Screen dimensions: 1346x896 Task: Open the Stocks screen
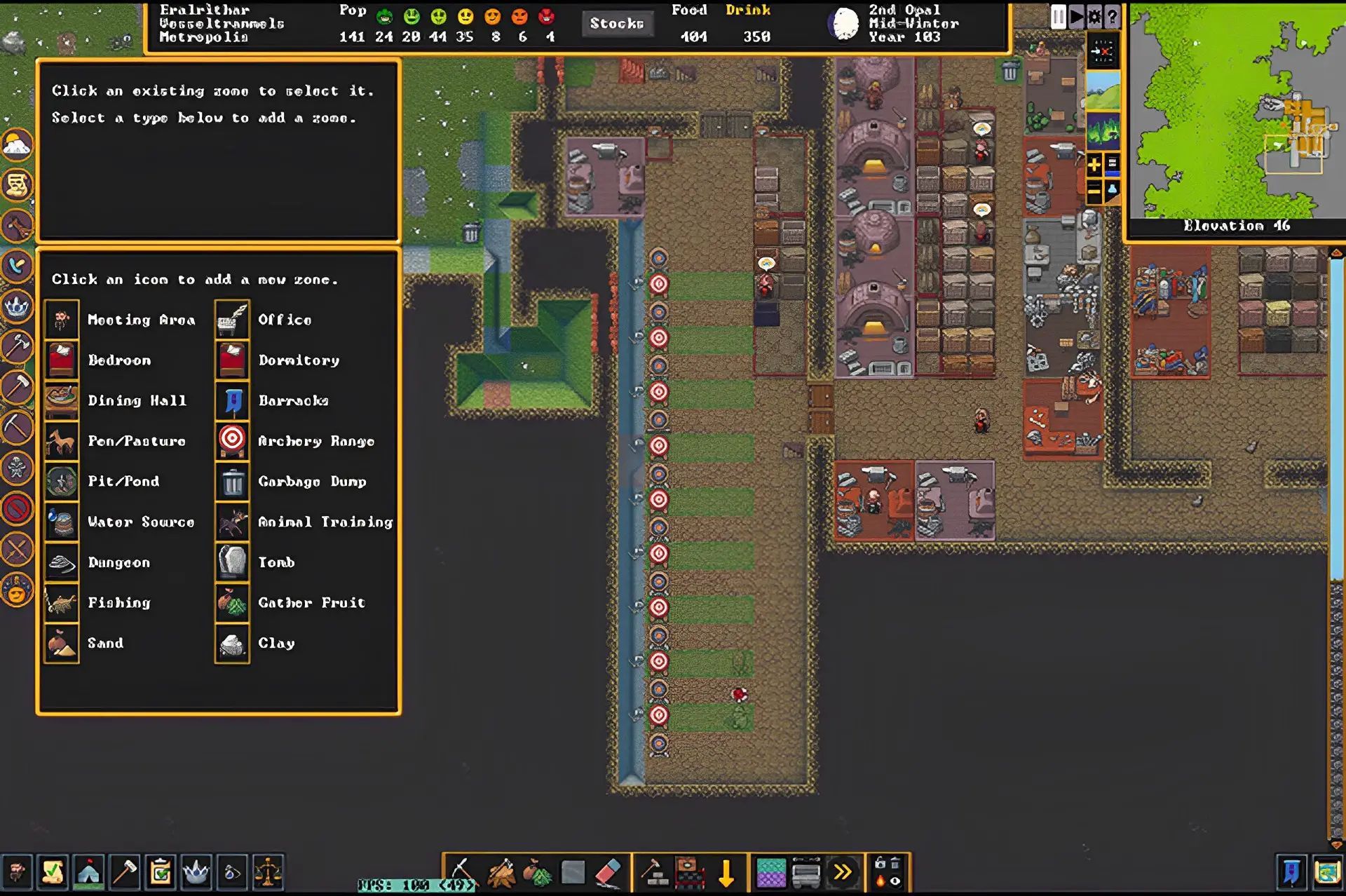tap(617, 24)
